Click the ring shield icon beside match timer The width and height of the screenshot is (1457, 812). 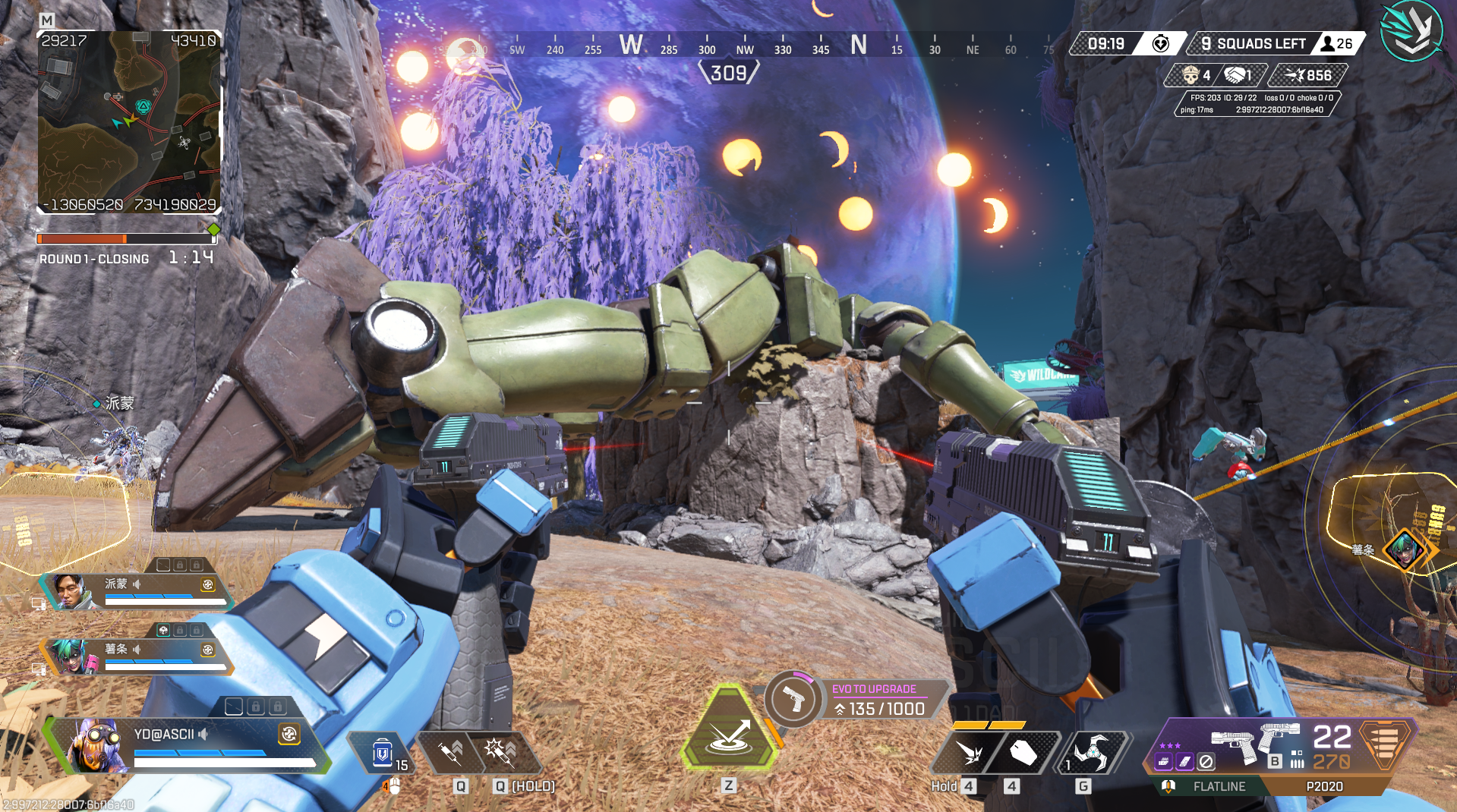(x=1160, y=44)
